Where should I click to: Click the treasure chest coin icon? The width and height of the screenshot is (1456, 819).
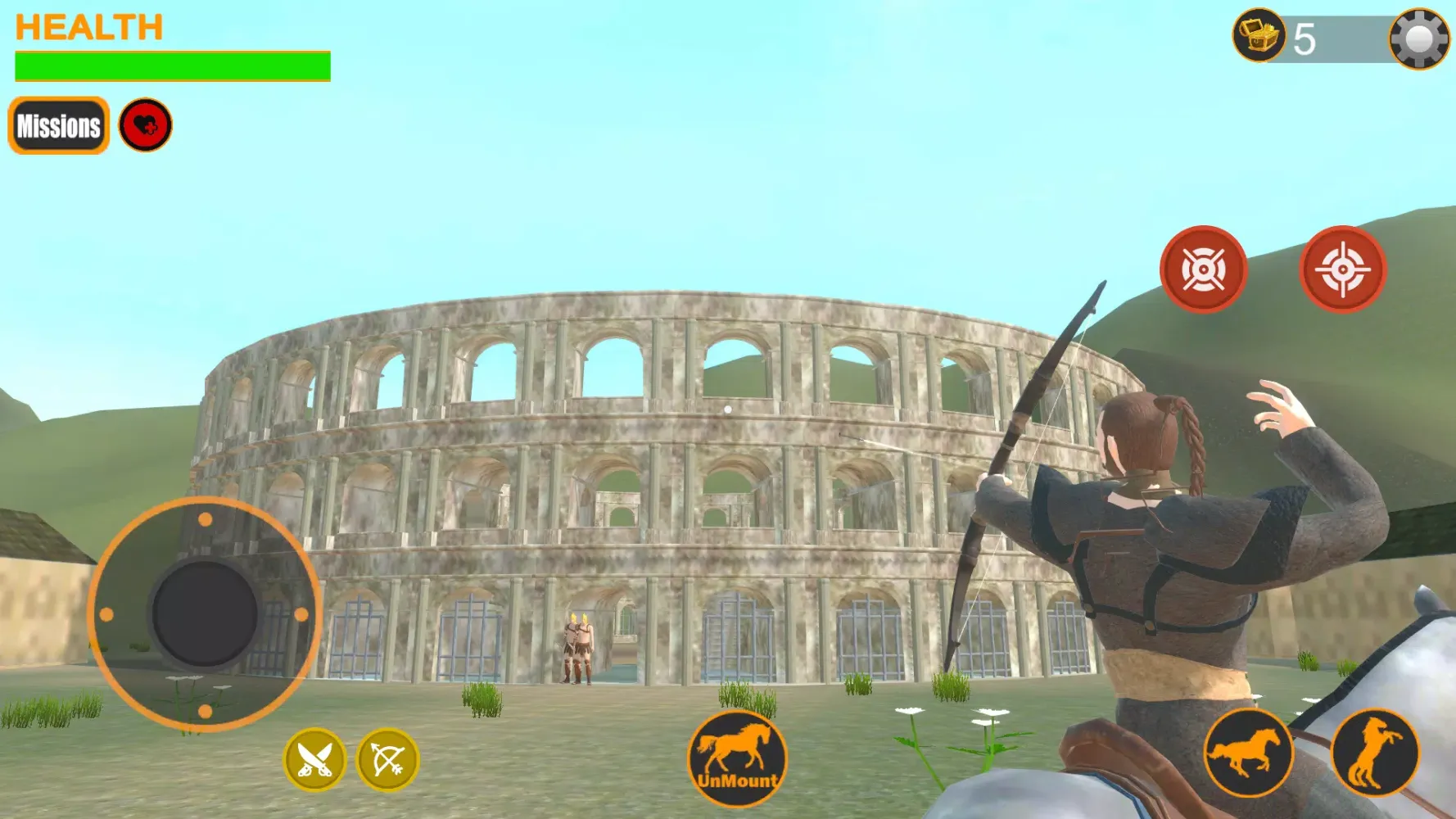tap(1259, 35)
